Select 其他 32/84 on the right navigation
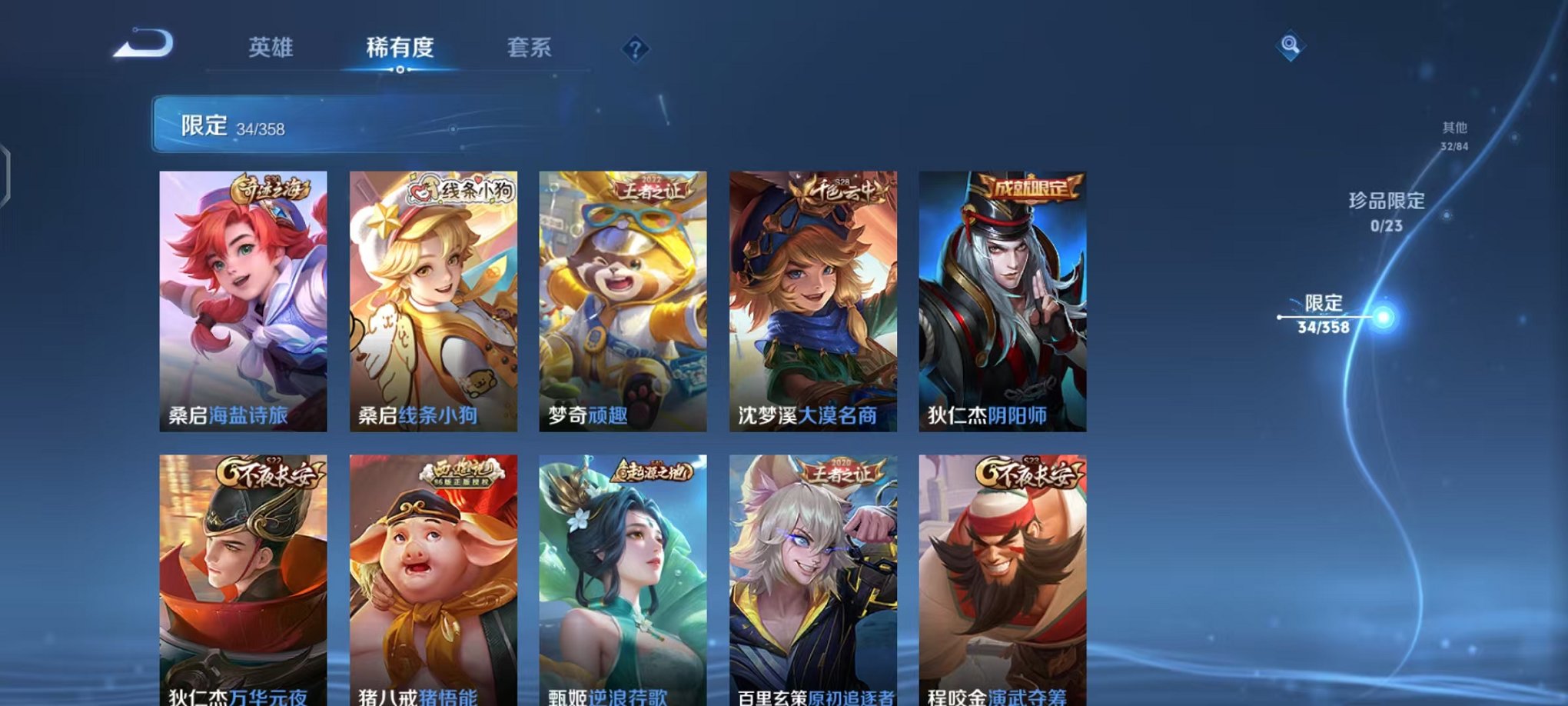The image size is (1568, 706). coord(1455,135)
